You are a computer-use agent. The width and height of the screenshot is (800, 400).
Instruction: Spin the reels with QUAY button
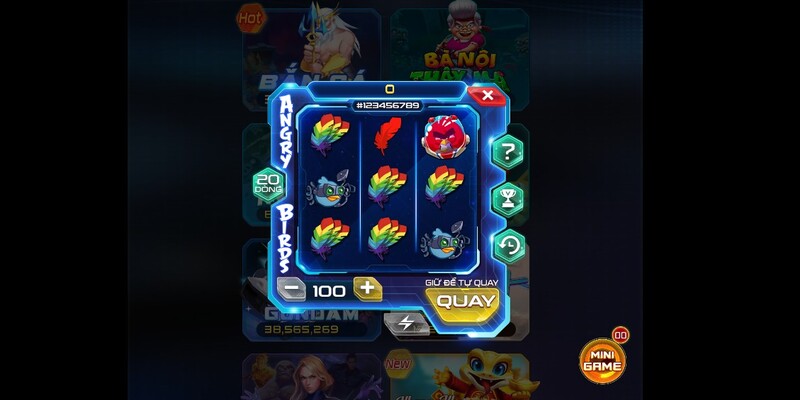[x=466, y=300]
